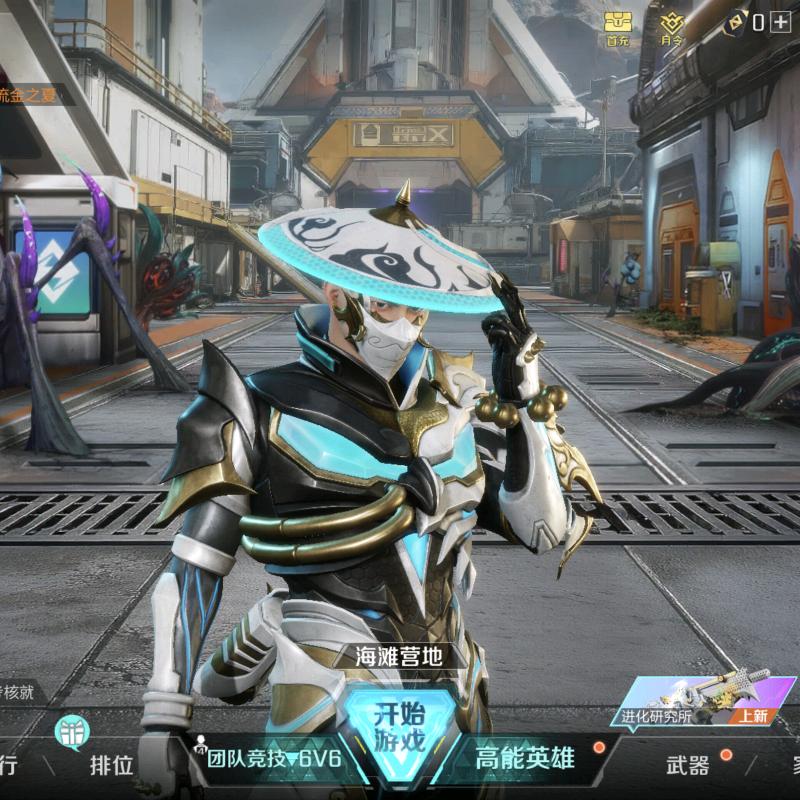This screenshot has width=800, height=800.
Task: Claim the teal gift box icon
Action: coord(72,731)
